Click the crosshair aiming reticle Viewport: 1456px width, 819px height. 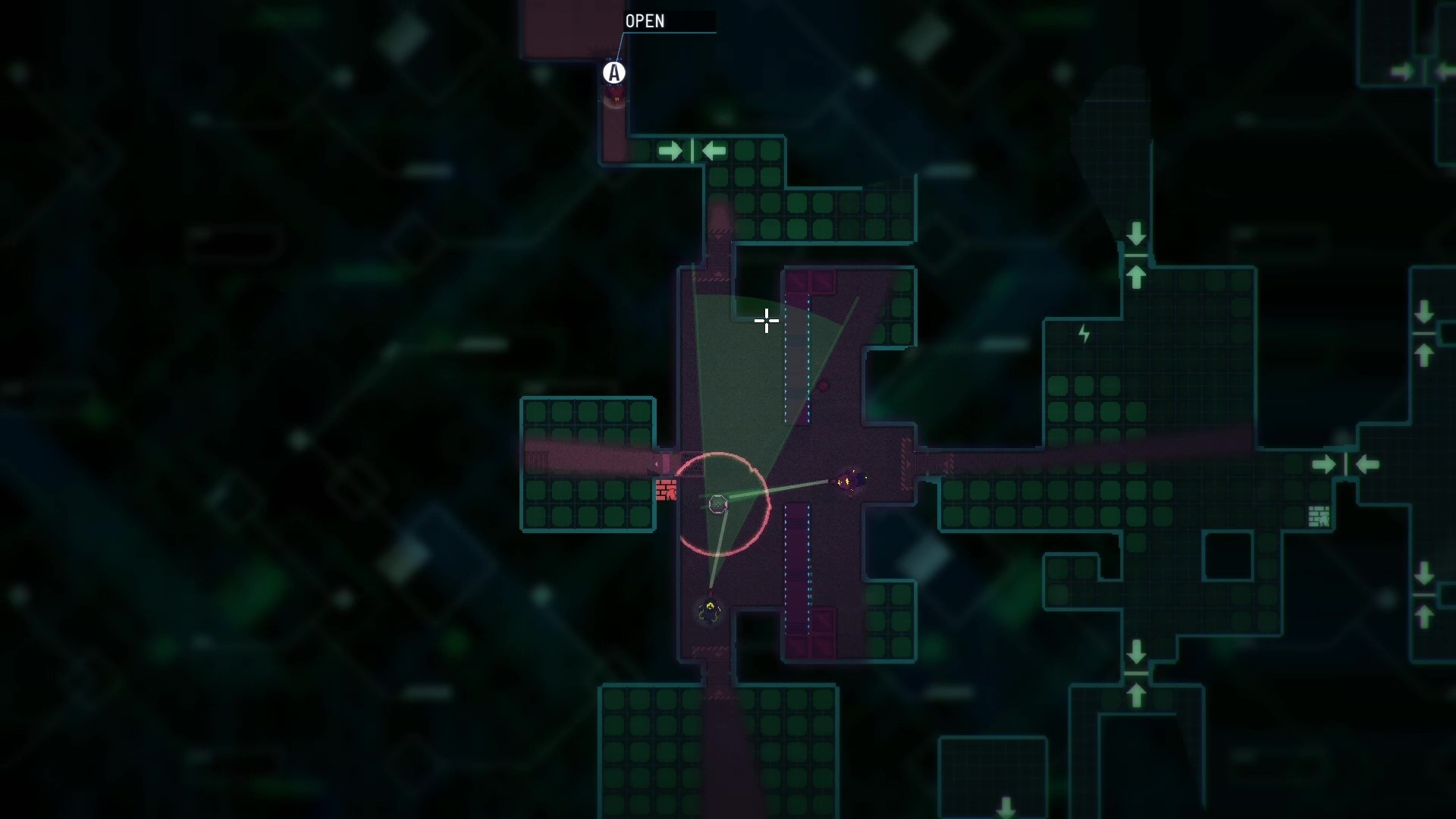click(767, 322)
